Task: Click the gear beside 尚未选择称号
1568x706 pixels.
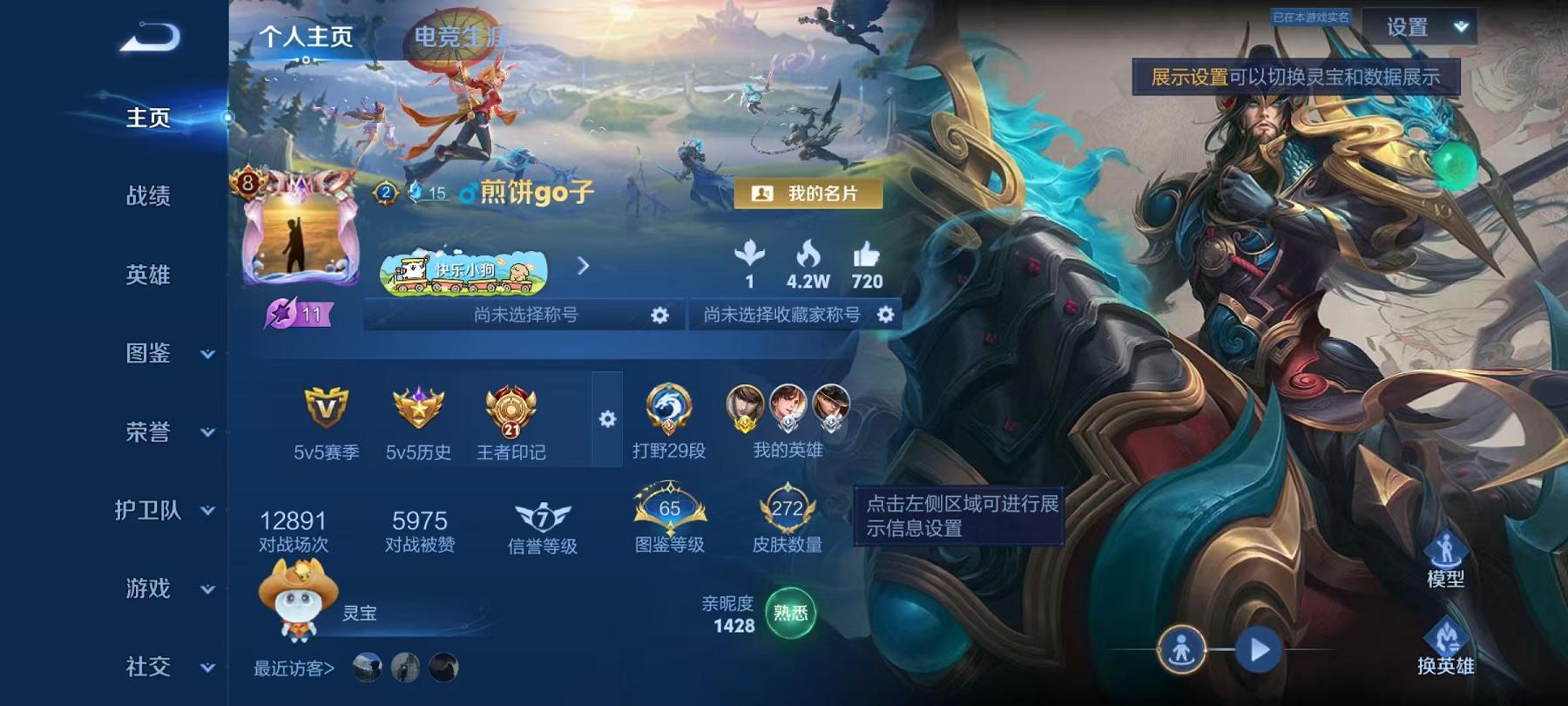Action: (659, 317)
